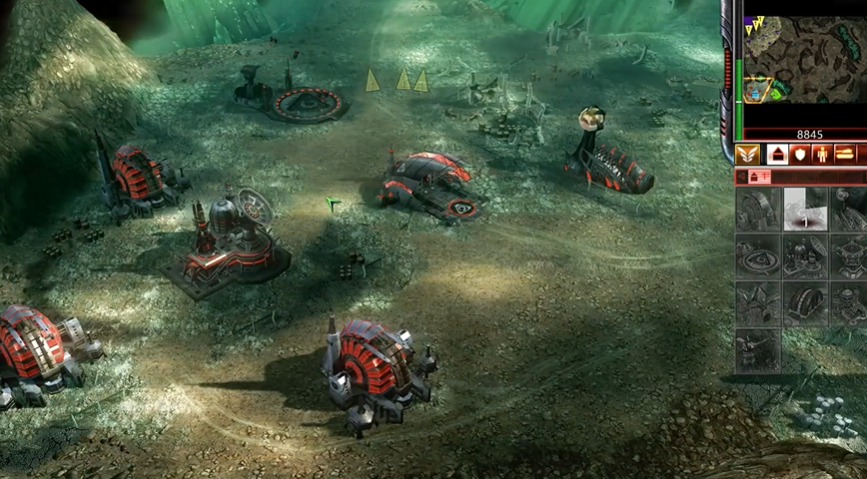Click the left arrow on the queue bar
The width and height of the screenshot is (867, 479).
[742, 177]
